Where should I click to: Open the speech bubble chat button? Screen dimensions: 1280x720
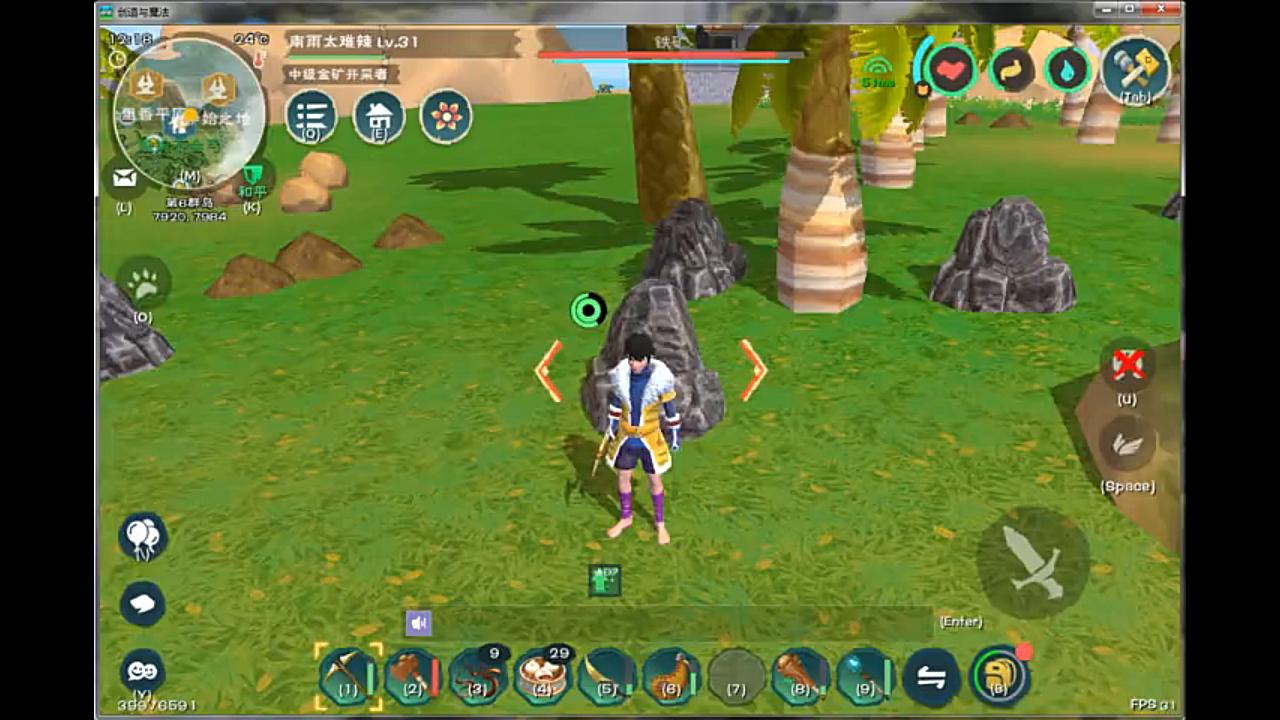click(142, 603)
